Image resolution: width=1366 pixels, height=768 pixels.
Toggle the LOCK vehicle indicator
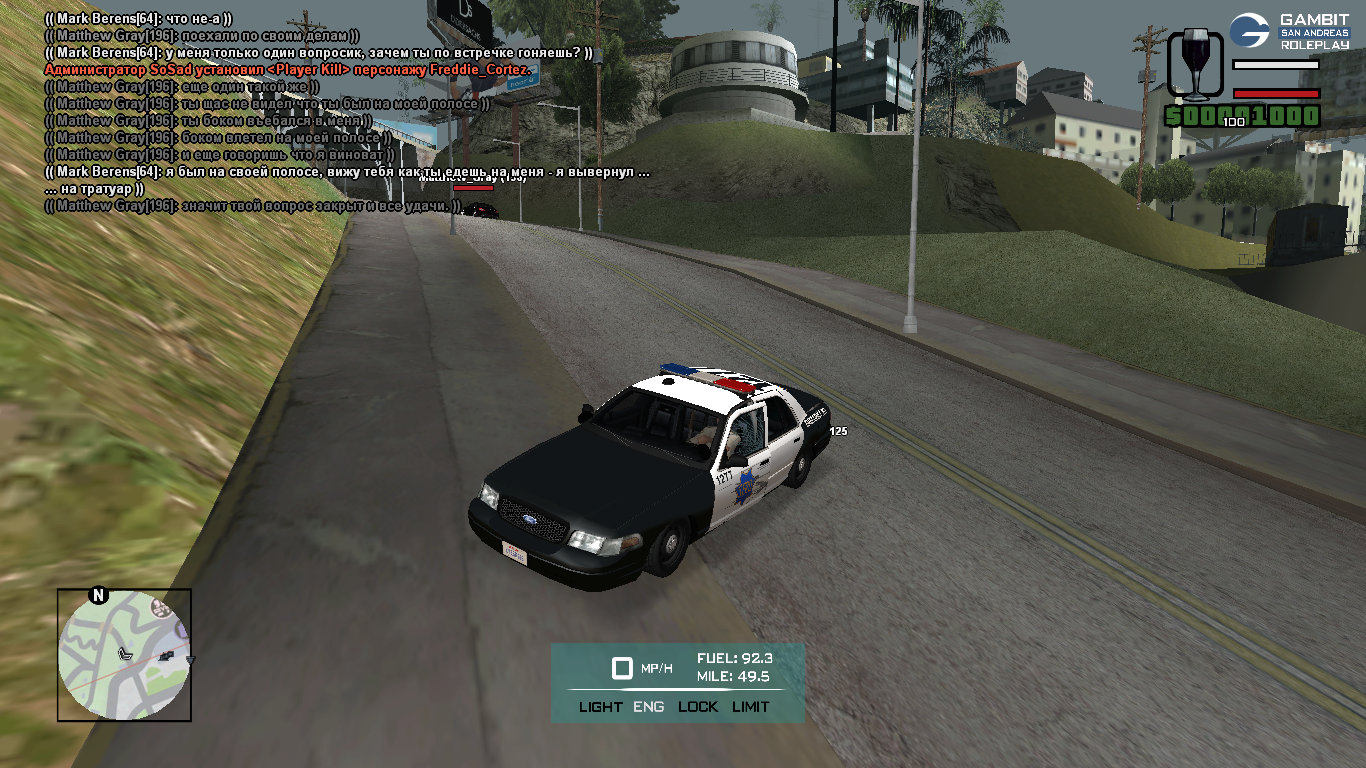pyautogui.click(x=698, y=707)
